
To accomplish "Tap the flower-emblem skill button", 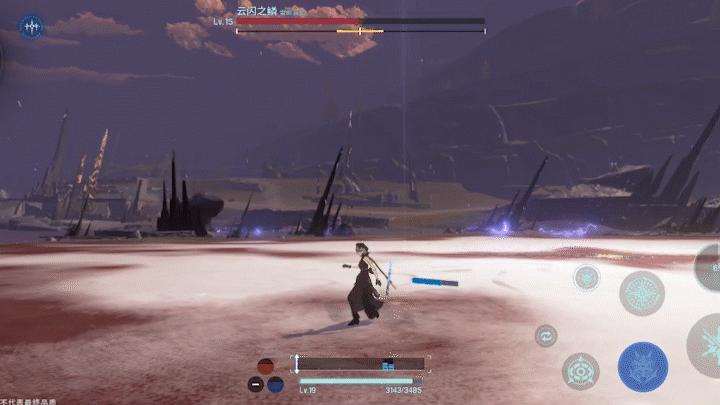I will click(x=581, y=371).
